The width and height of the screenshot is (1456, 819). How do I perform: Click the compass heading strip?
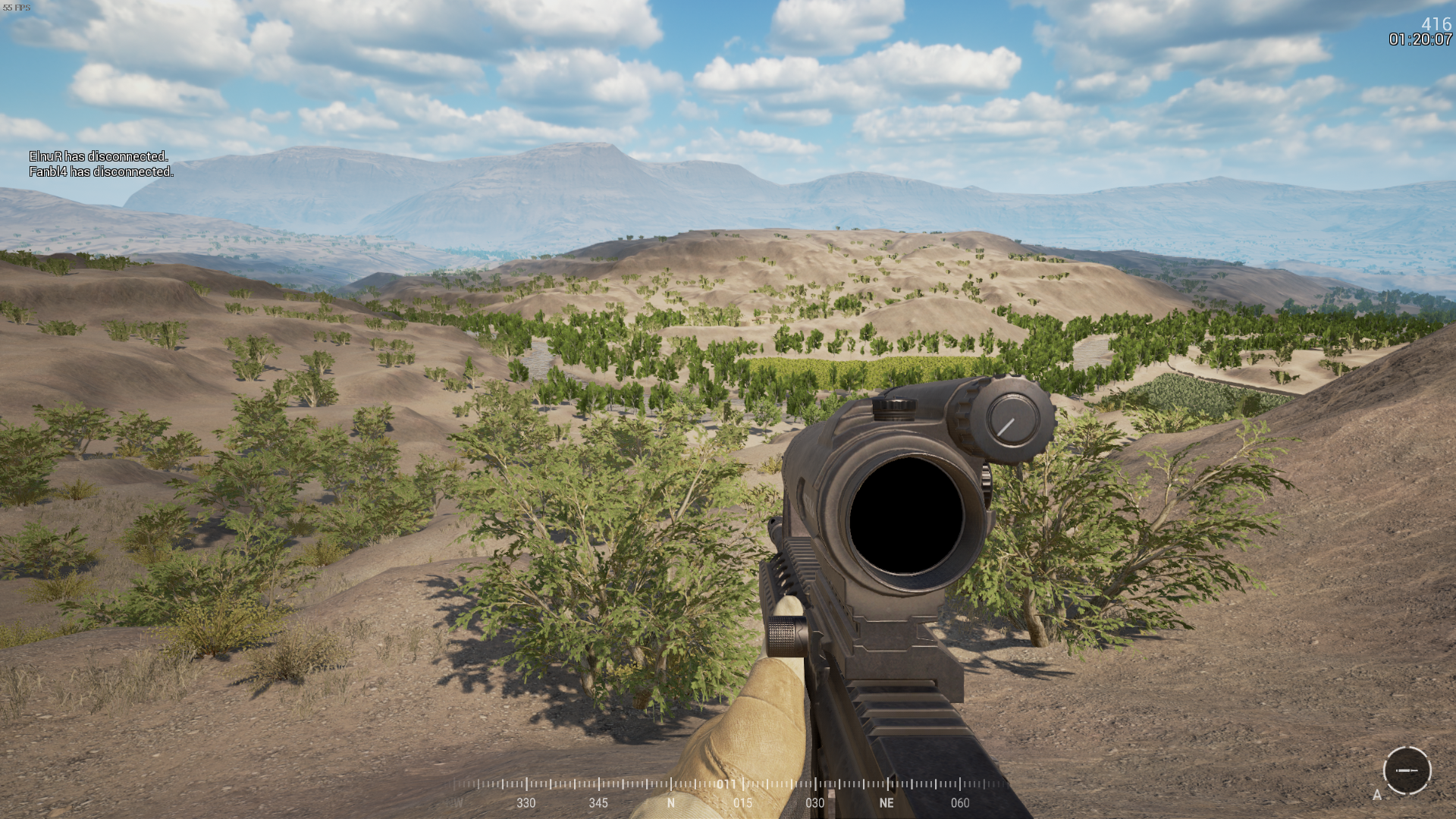point(728,792)
